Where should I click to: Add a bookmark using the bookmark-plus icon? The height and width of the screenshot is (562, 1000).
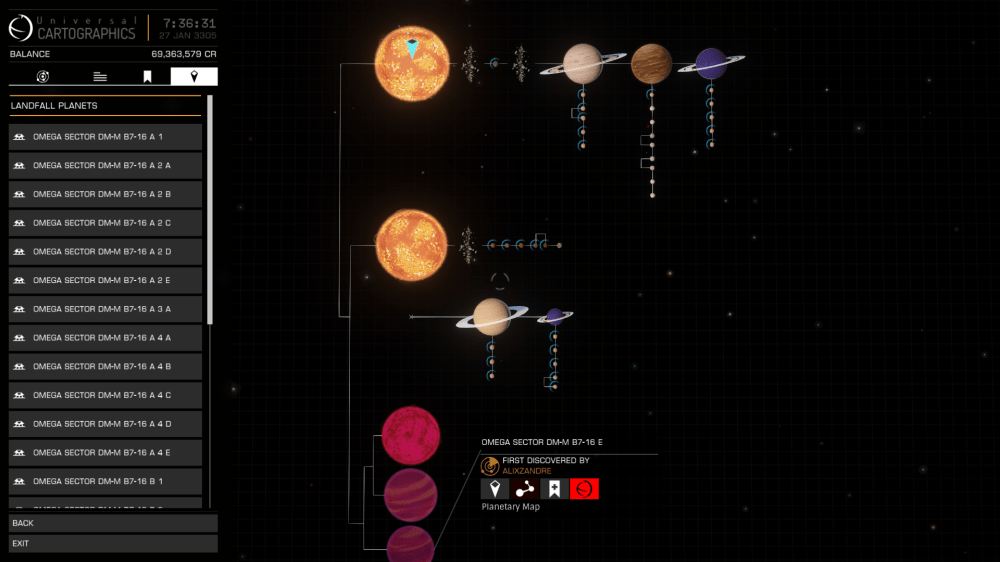(x=554, y=489)
